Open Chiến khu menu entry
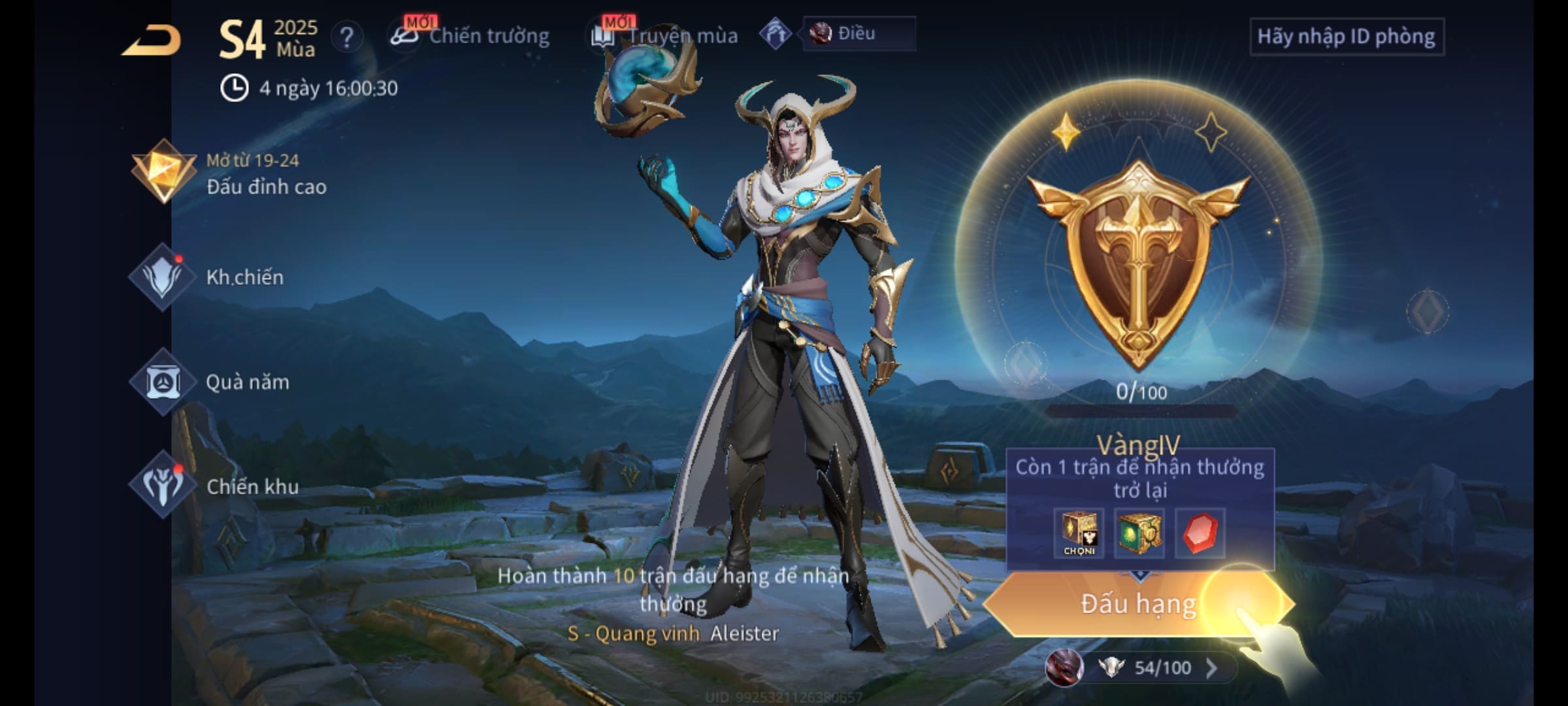 [216, 486]
